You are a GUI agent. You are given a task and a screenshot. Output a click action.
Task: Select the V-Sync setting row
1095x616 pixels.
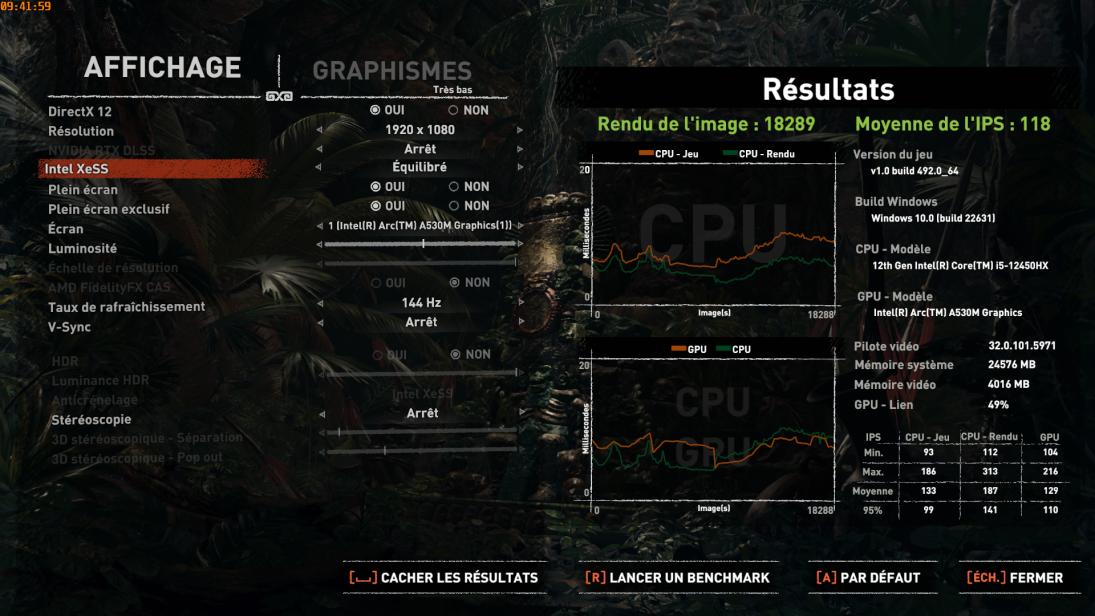click(69, 326)
